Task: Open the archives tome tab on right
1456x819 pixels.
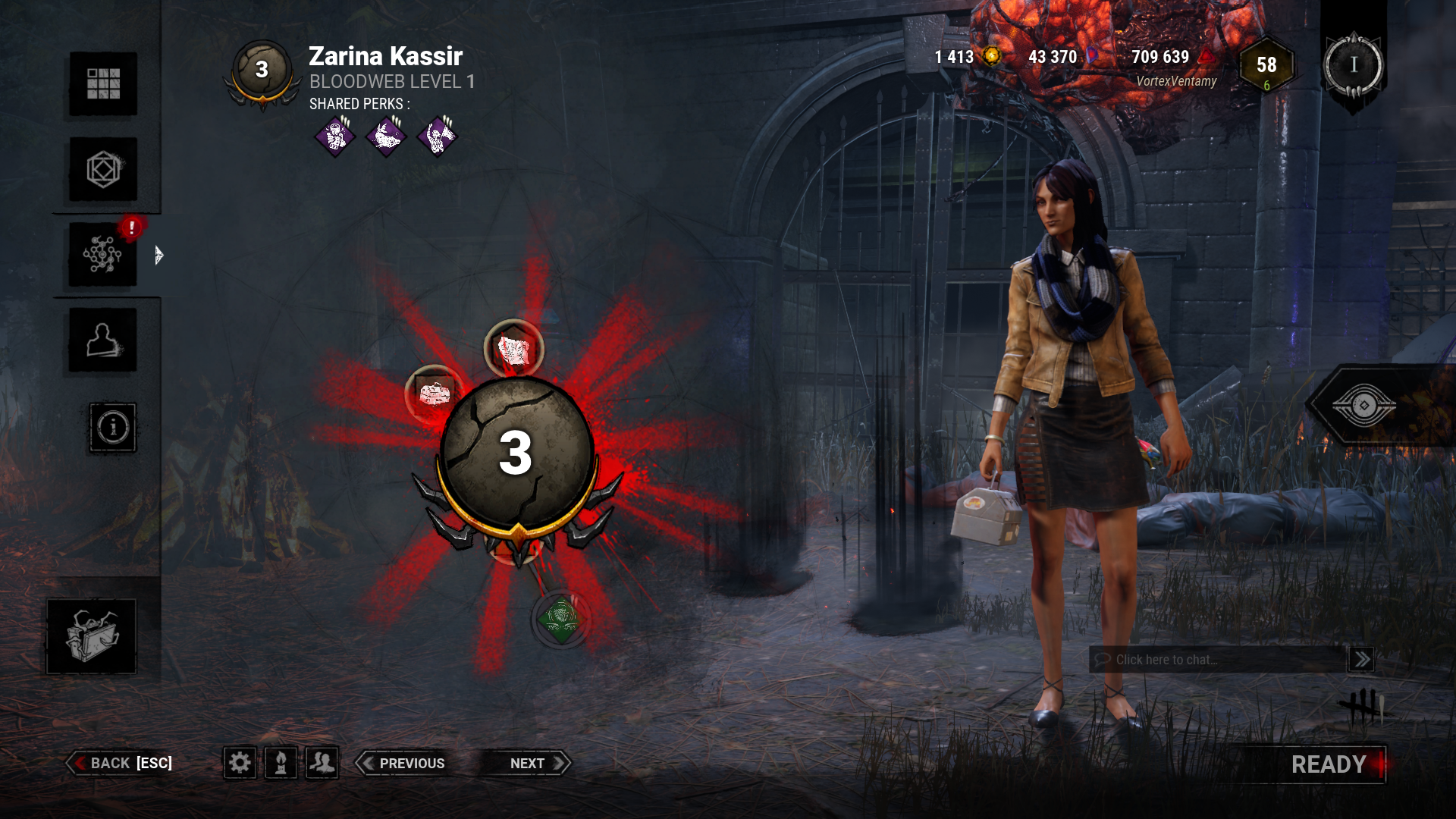Action: [1363, 406]
